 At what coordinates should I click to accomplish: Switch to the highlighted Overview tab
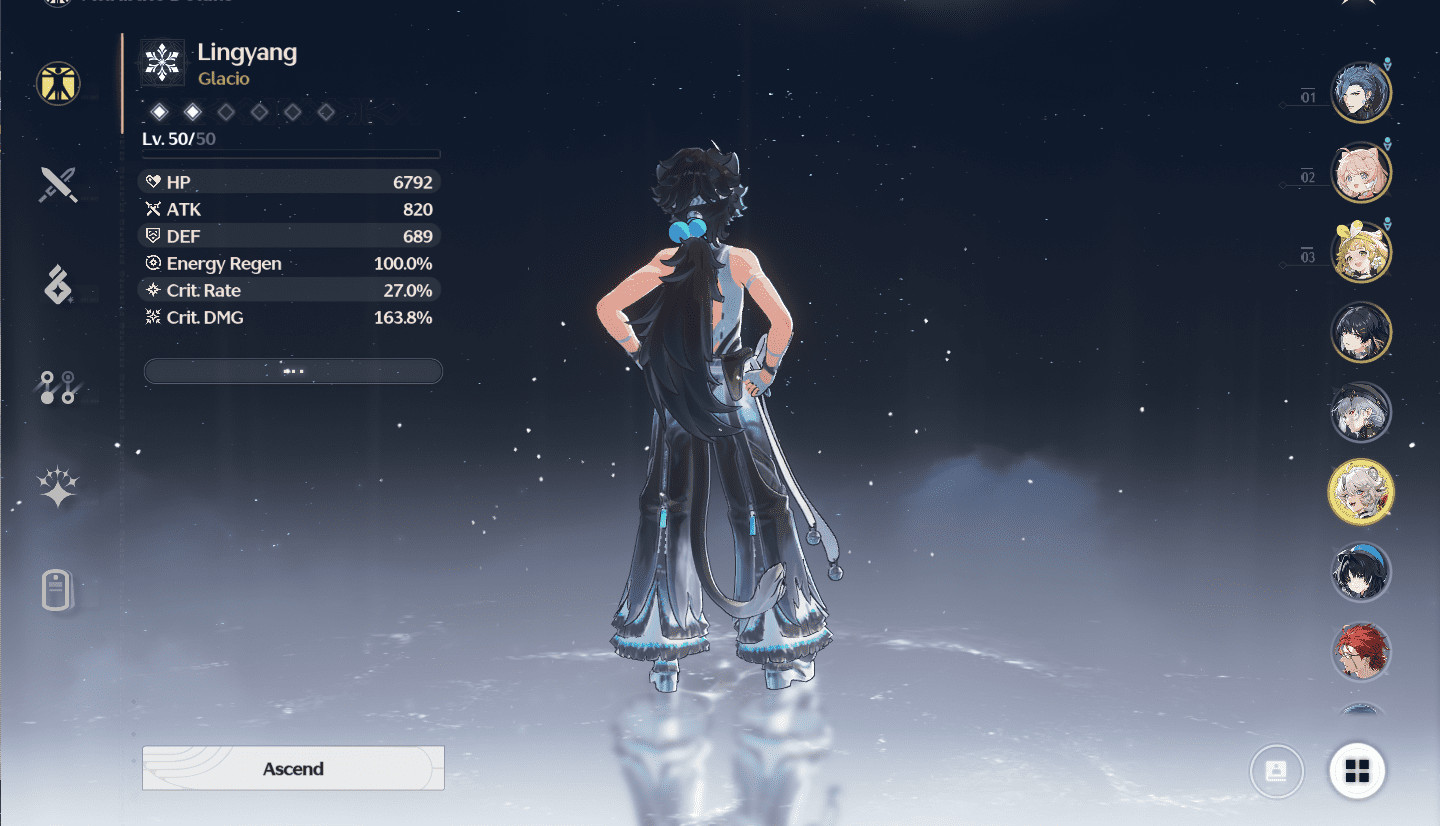pos(57,84)
